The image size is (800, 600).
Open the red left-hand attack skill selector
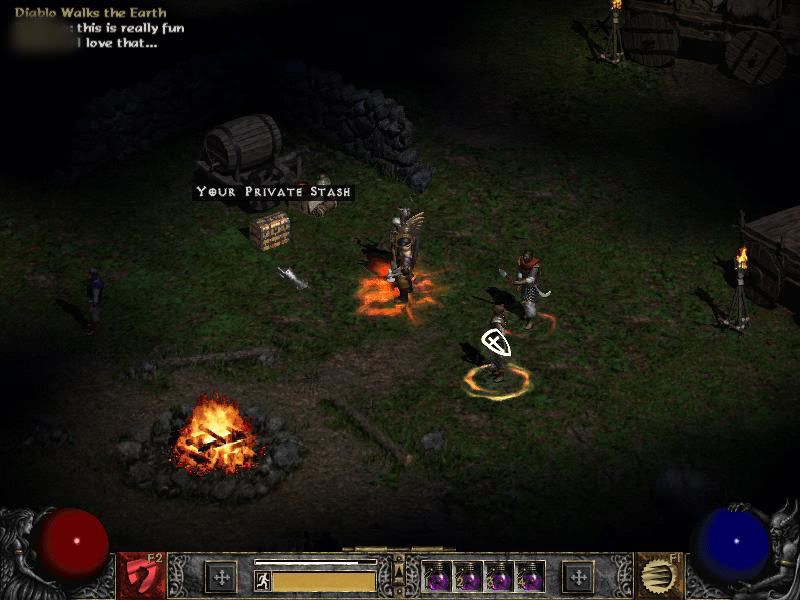142,576
